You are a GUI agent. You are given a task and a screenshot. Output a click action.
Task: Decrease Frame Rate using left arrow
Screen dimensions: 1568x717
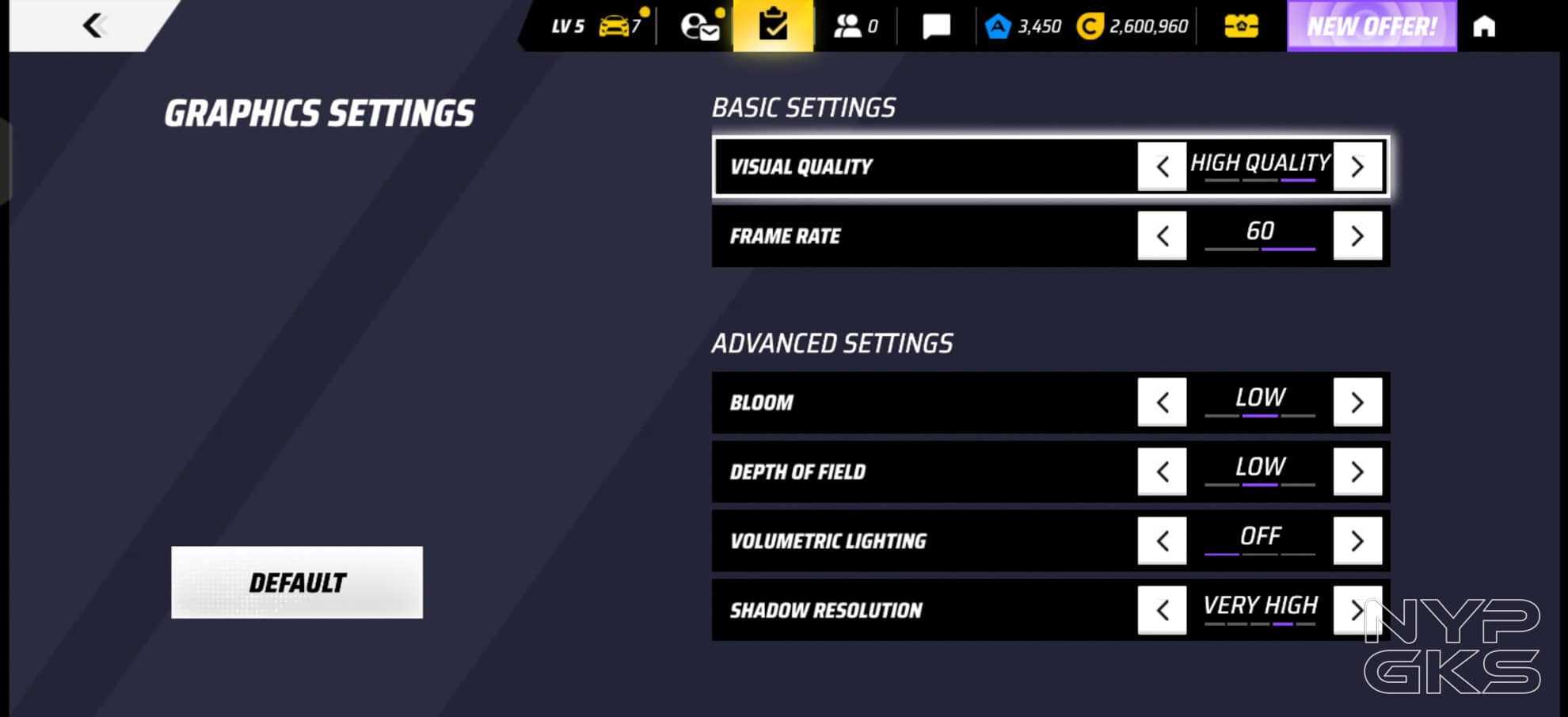tap(1162, 235)
